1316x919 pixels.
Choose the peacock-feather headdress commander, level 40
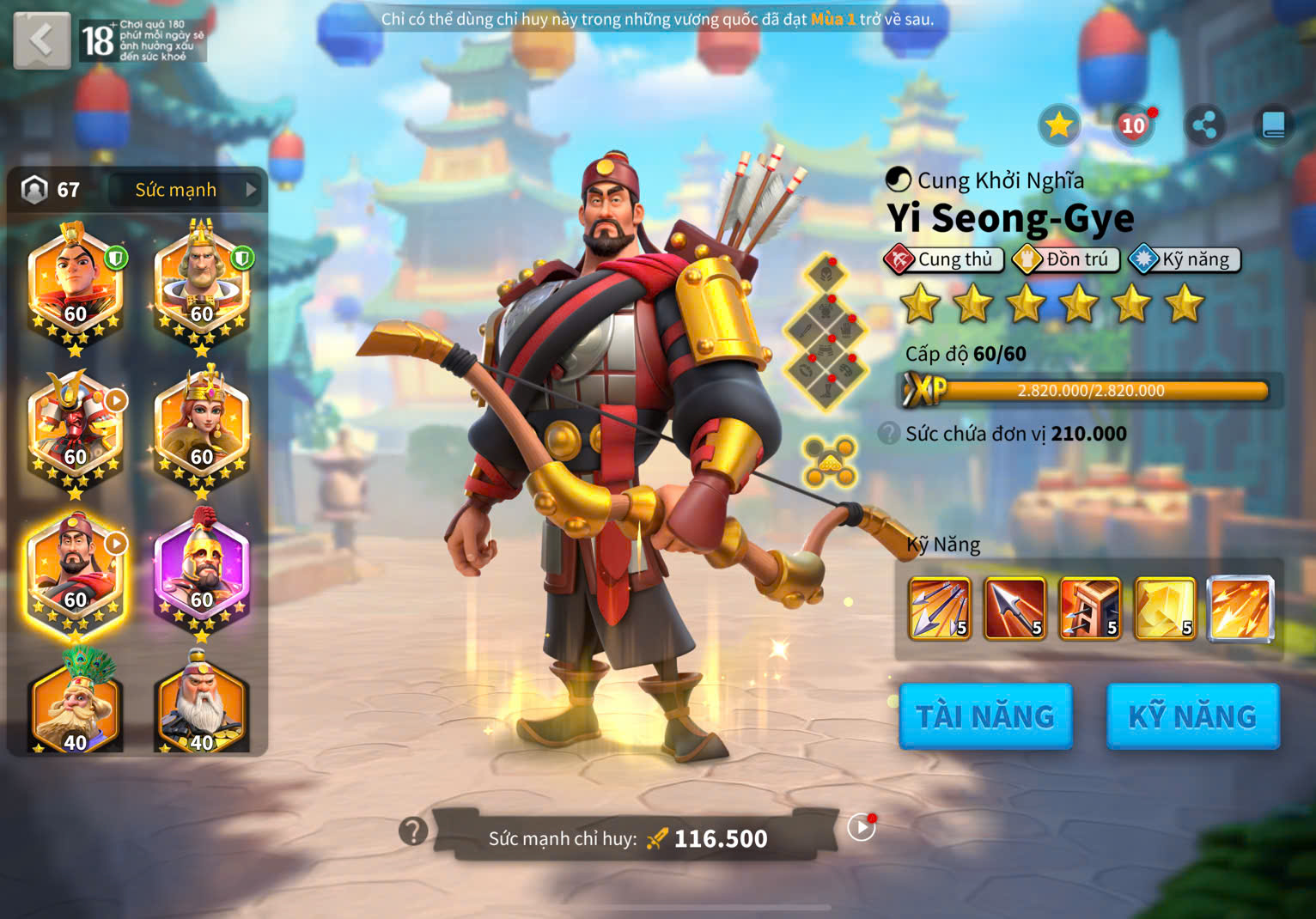[x=76, y=704]
